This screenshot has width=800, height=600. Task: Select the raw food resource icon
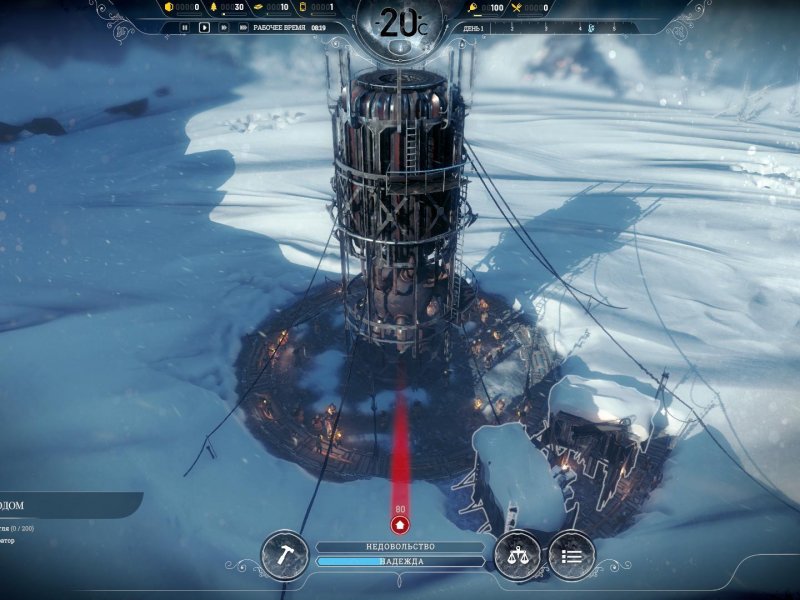pyautogui.click(x=472, y=8)
